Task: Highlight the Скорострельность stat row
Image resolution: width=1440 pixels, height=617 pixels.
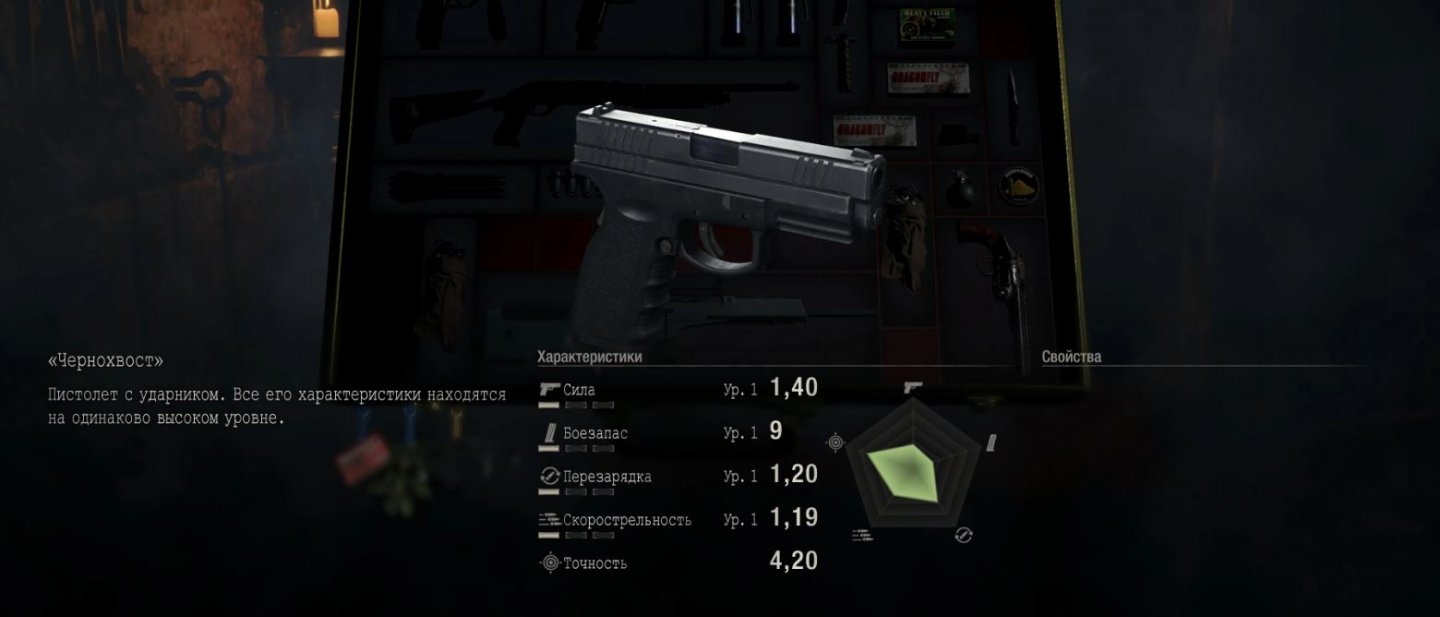Action: tap(677, 520)
